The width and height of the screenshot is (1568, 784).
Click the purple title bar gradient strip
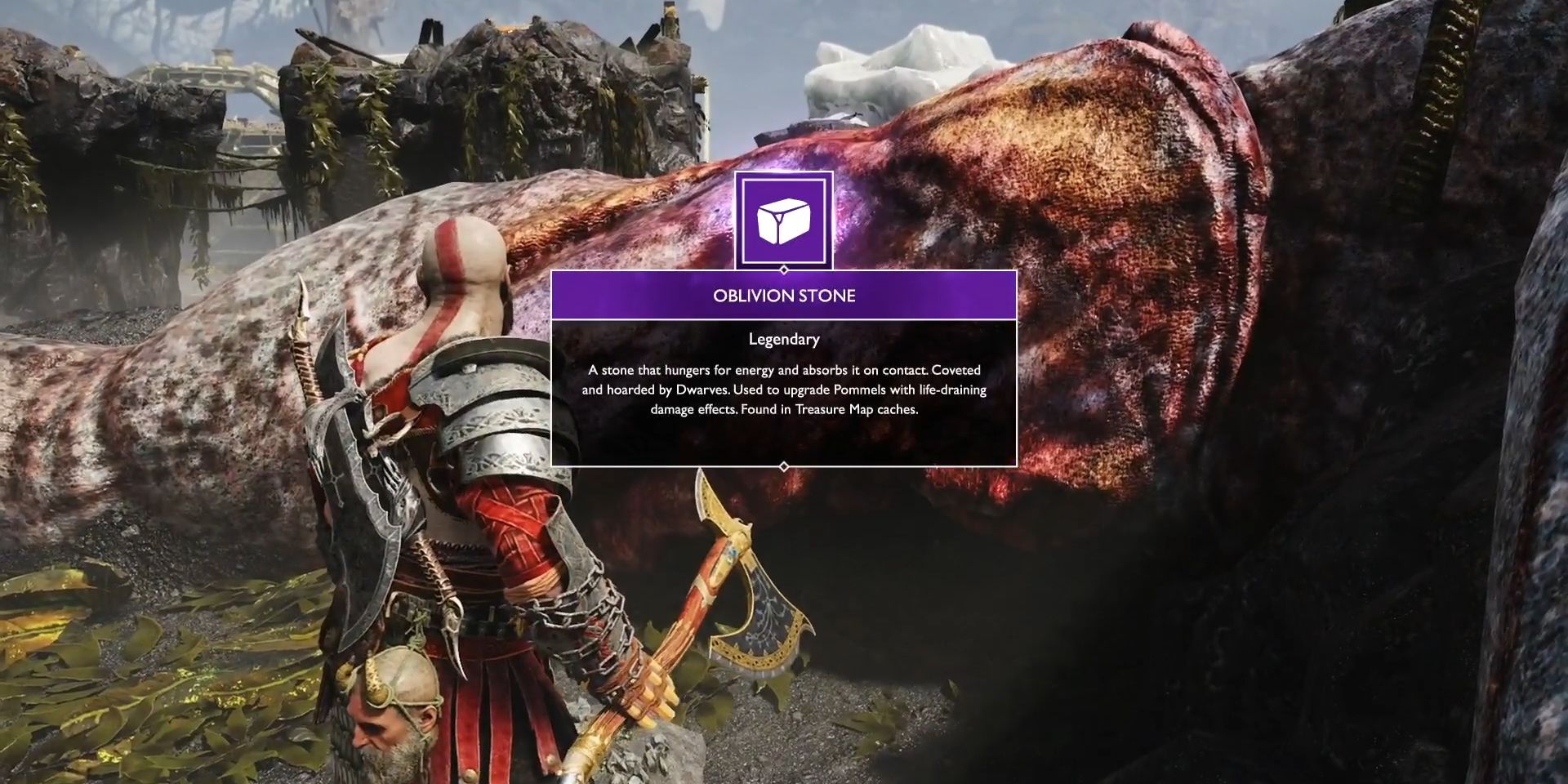point(784,296)
